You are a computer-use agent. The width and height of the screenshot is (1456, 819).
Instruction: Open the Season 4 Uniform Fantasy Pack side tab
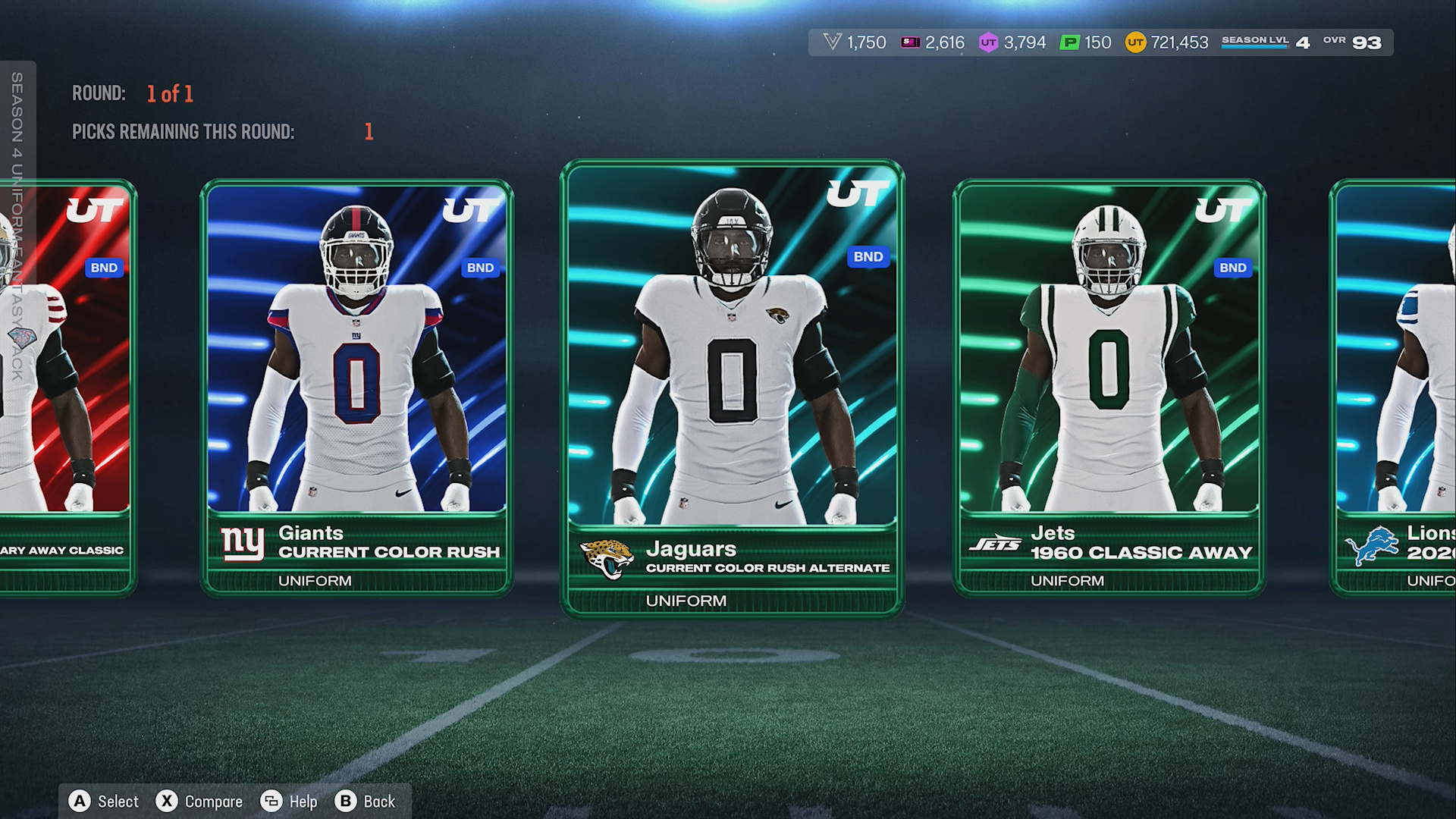pyautogui.click(x=17, y=227)
